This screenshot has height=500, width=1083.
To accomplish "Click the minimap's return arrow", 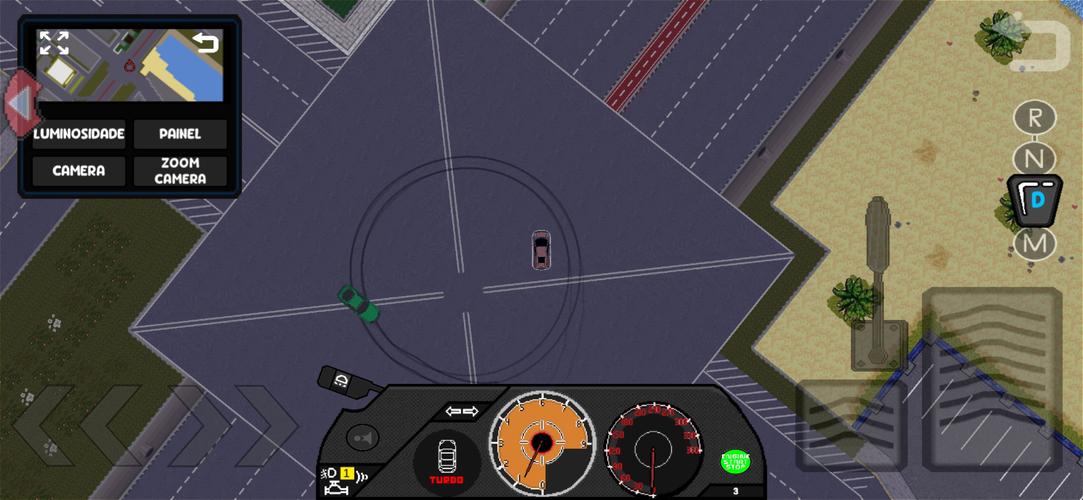I will click(x=205, y=42).
